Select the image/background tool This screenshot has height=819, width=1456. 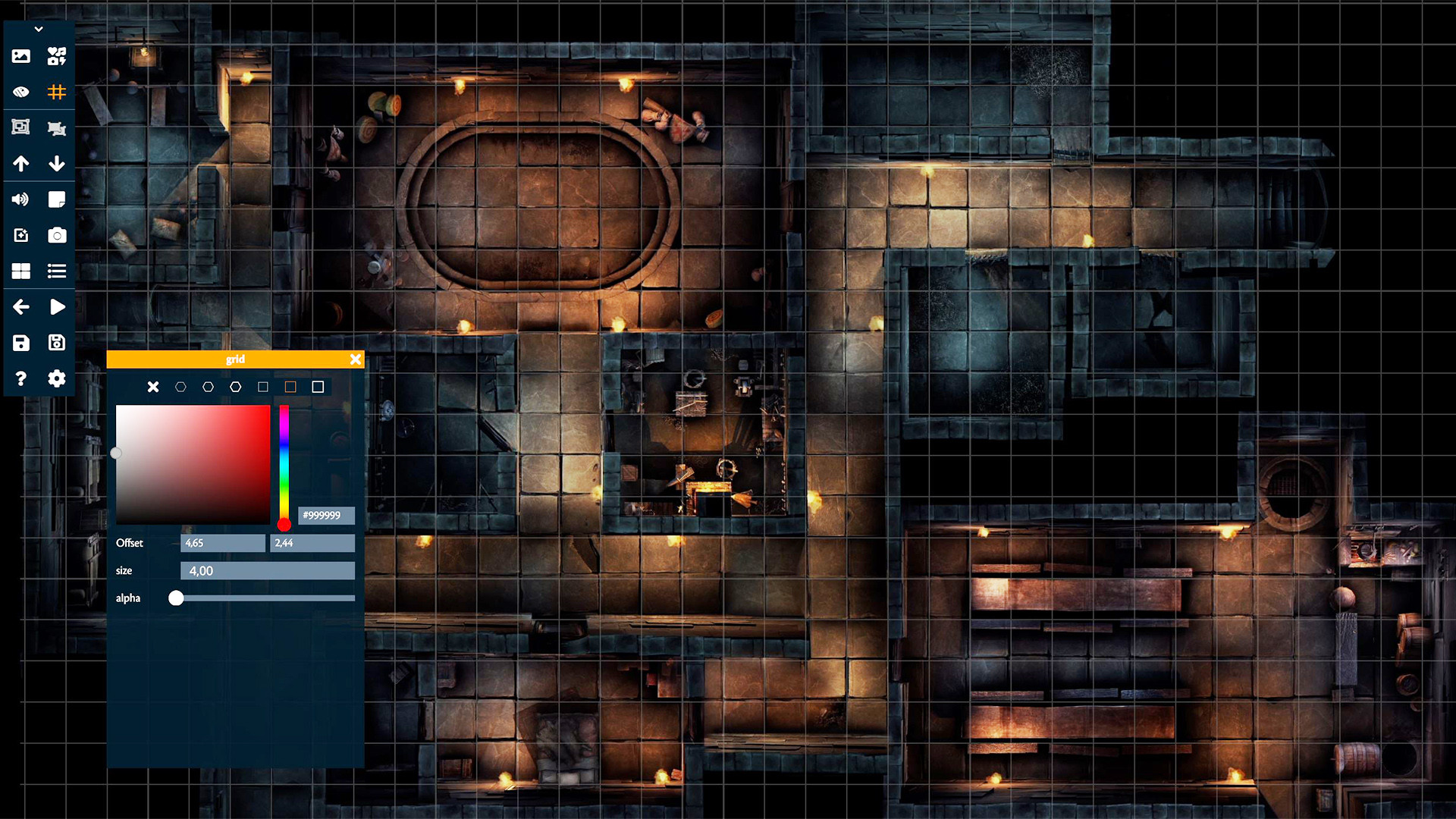point(20,55)
